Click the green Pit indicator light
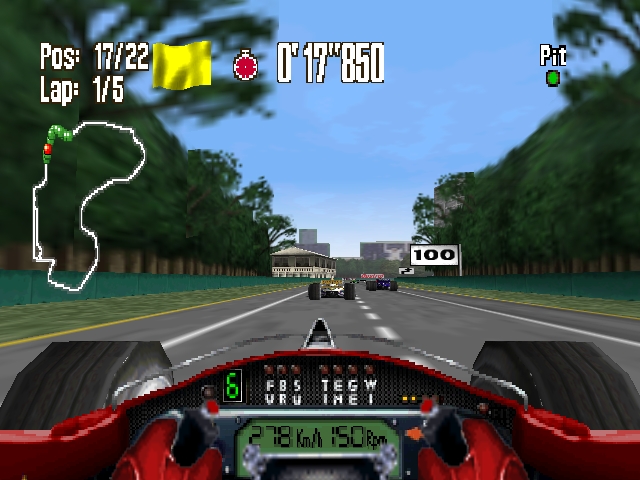Viewport: 640px width, 480px height. 552,77
